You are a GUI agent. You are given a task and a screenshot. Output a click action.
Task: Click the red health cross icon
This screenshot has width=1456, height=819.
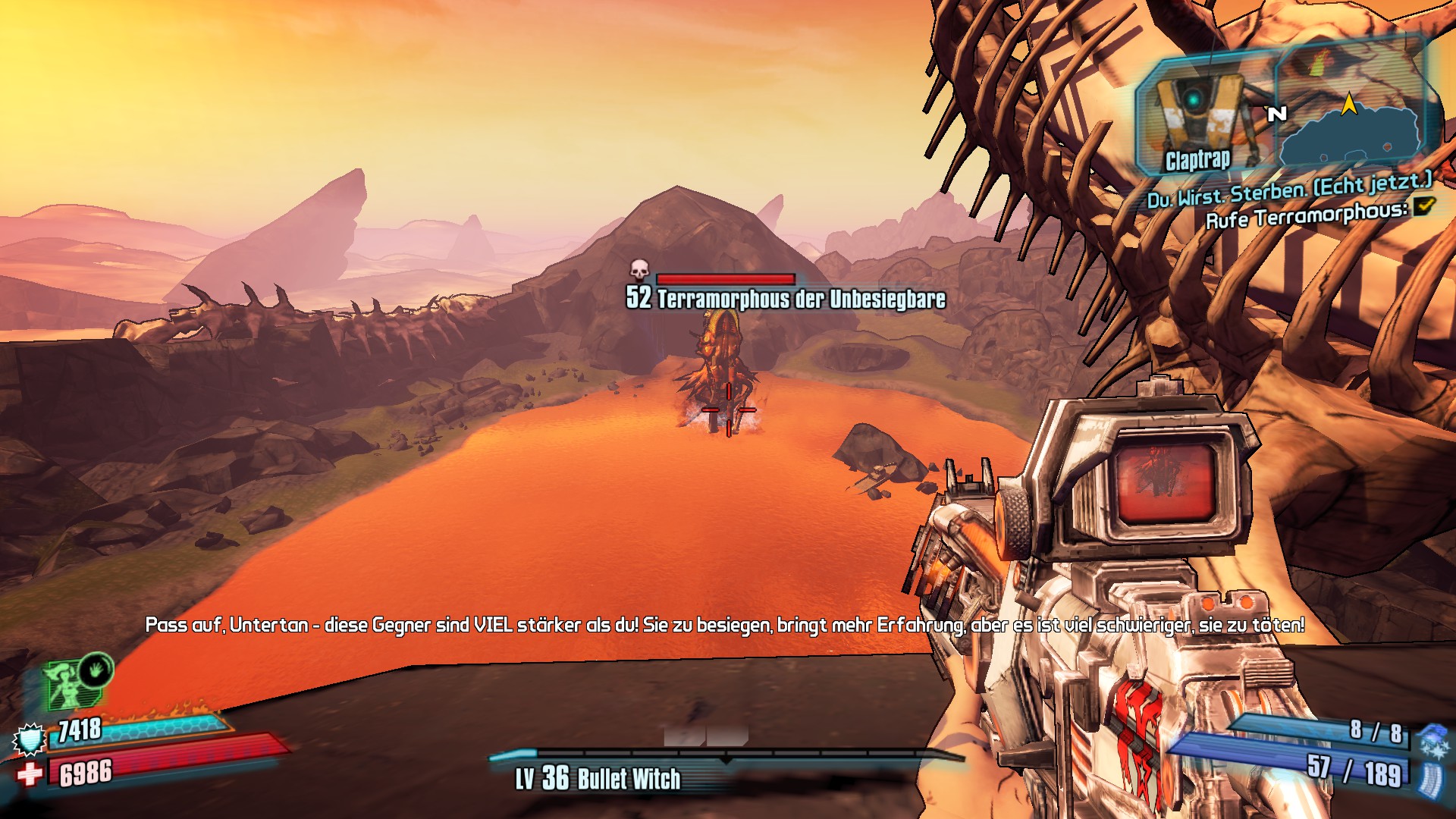point(30,774)
